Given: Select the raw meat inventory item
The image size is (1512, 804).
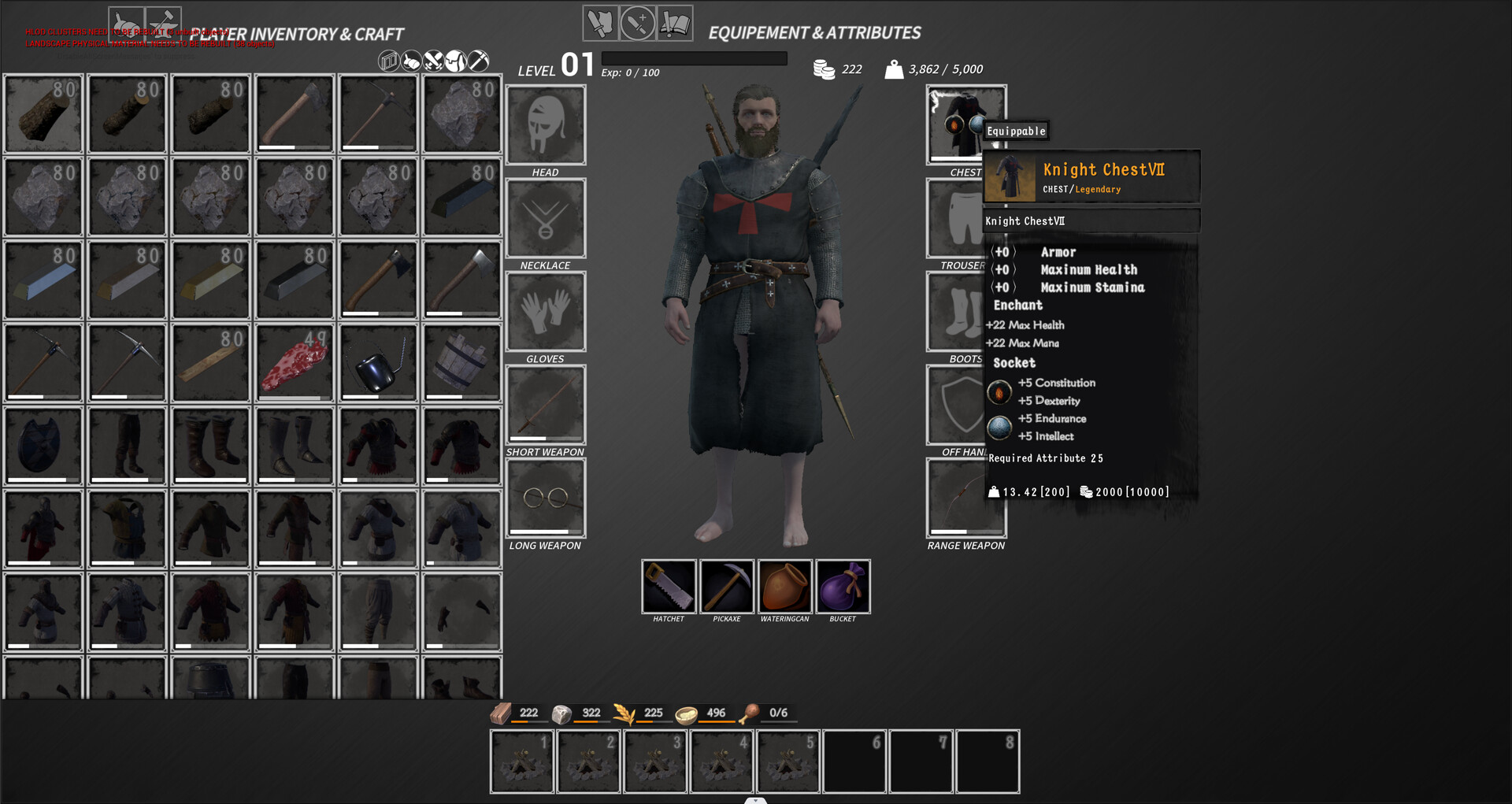Looking at the screenshot, I should click(294, 363).
